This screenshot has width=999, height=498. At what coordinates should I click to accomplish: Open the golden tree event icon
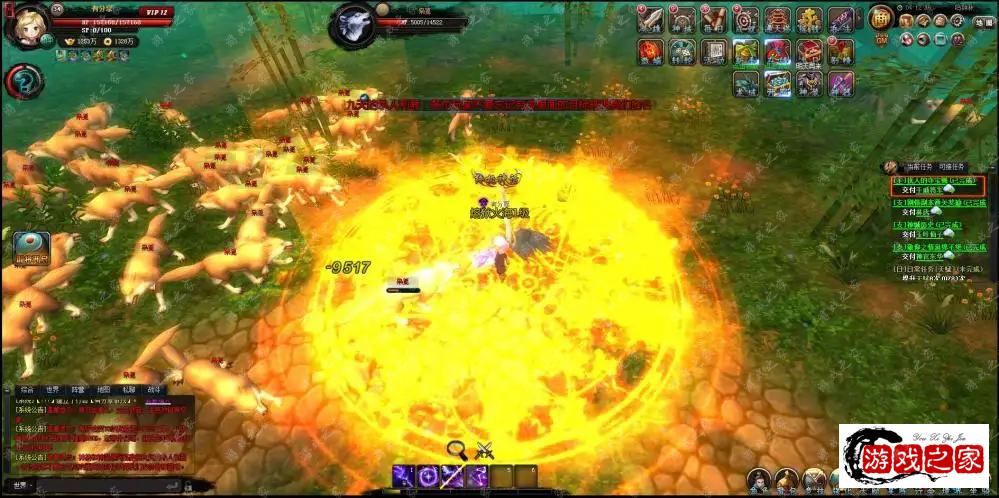(809, 19)
